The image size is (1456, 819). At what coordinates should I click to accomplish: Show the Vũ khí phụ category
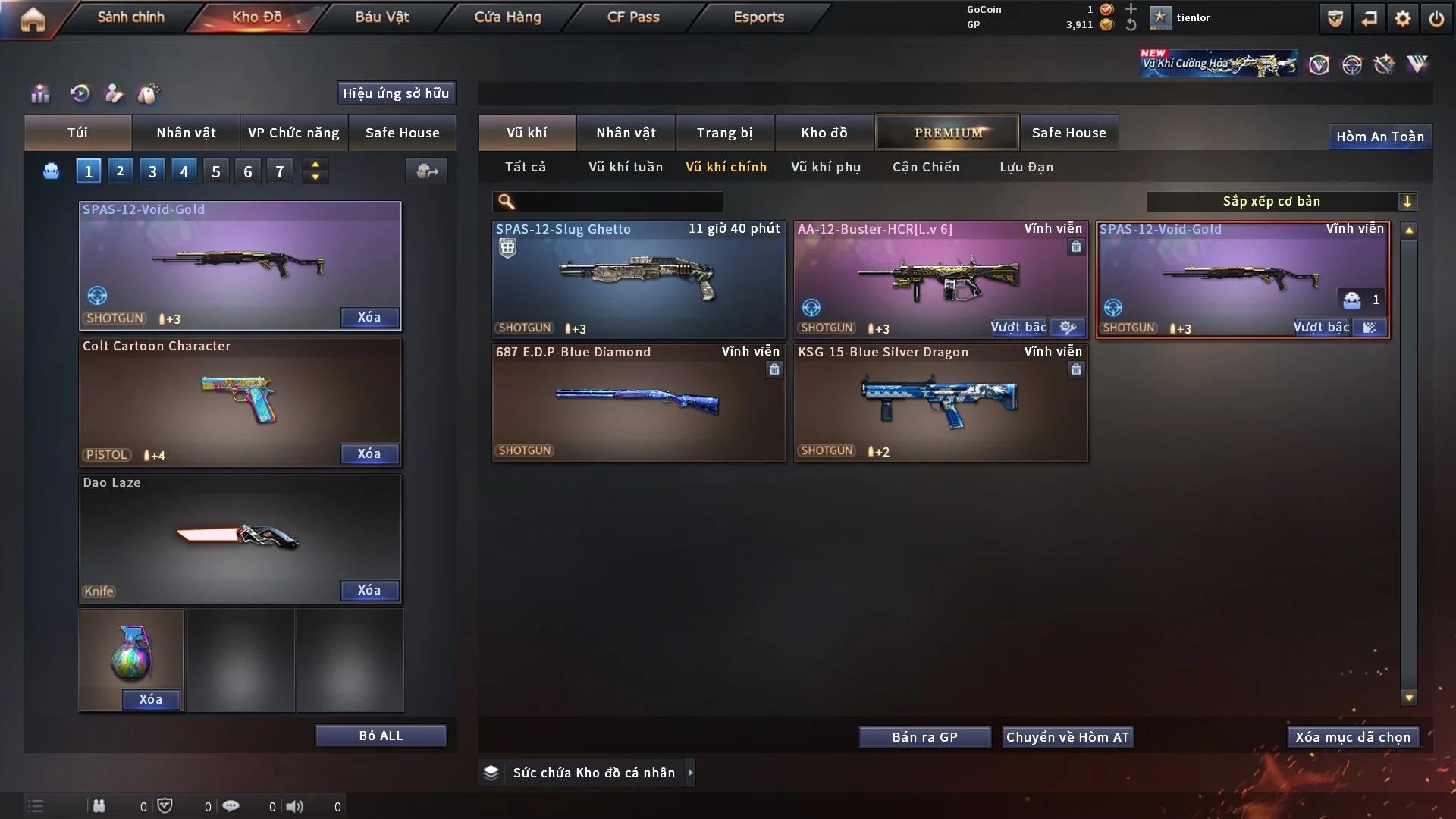pyautogui.click(x=826, y=167)
